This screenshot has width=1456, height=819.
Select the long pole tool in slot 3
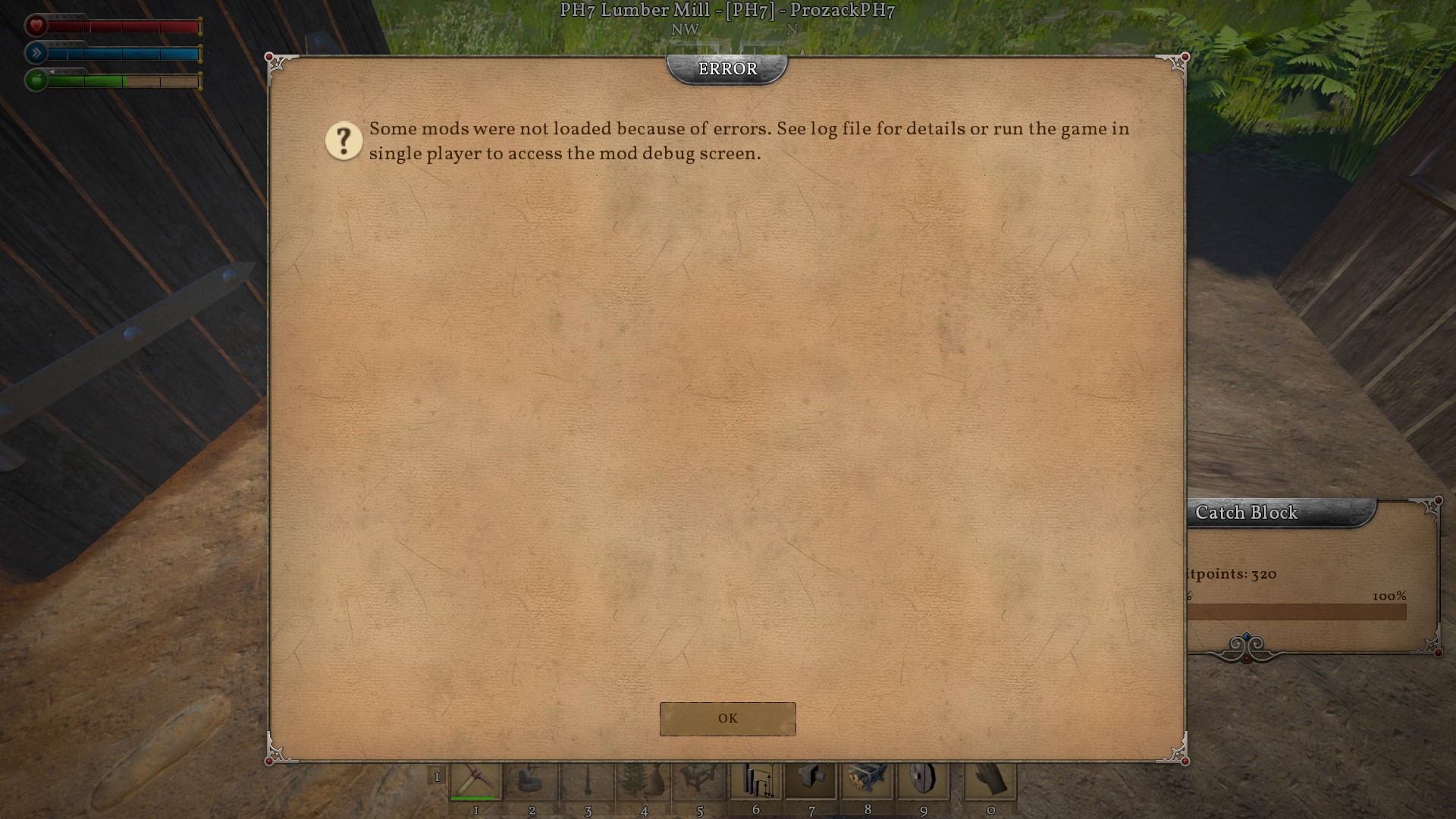588,781
